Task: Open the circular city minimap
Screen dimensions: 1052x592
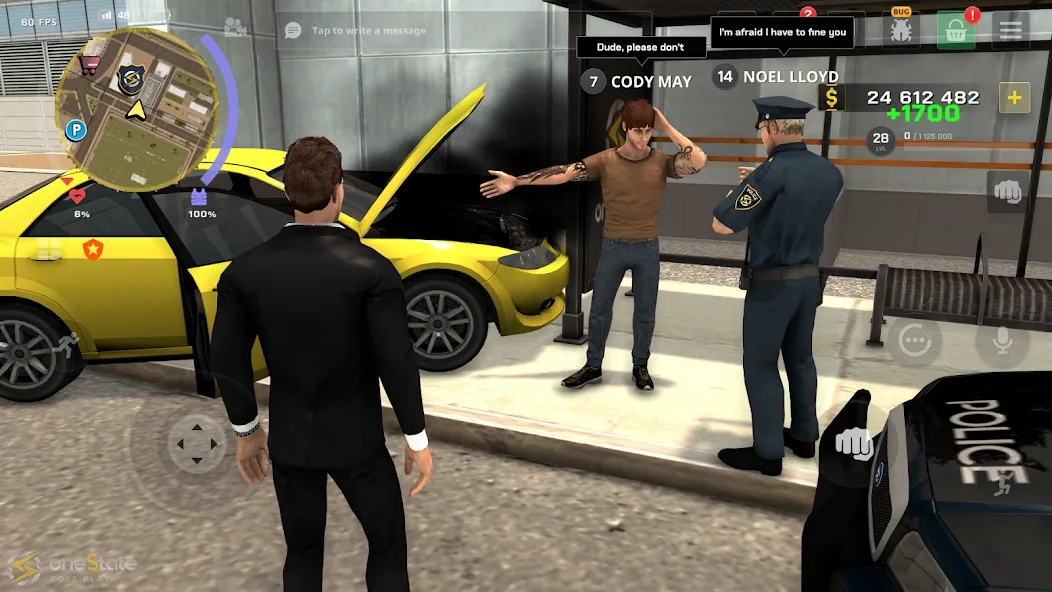Action: click(136, 108)
